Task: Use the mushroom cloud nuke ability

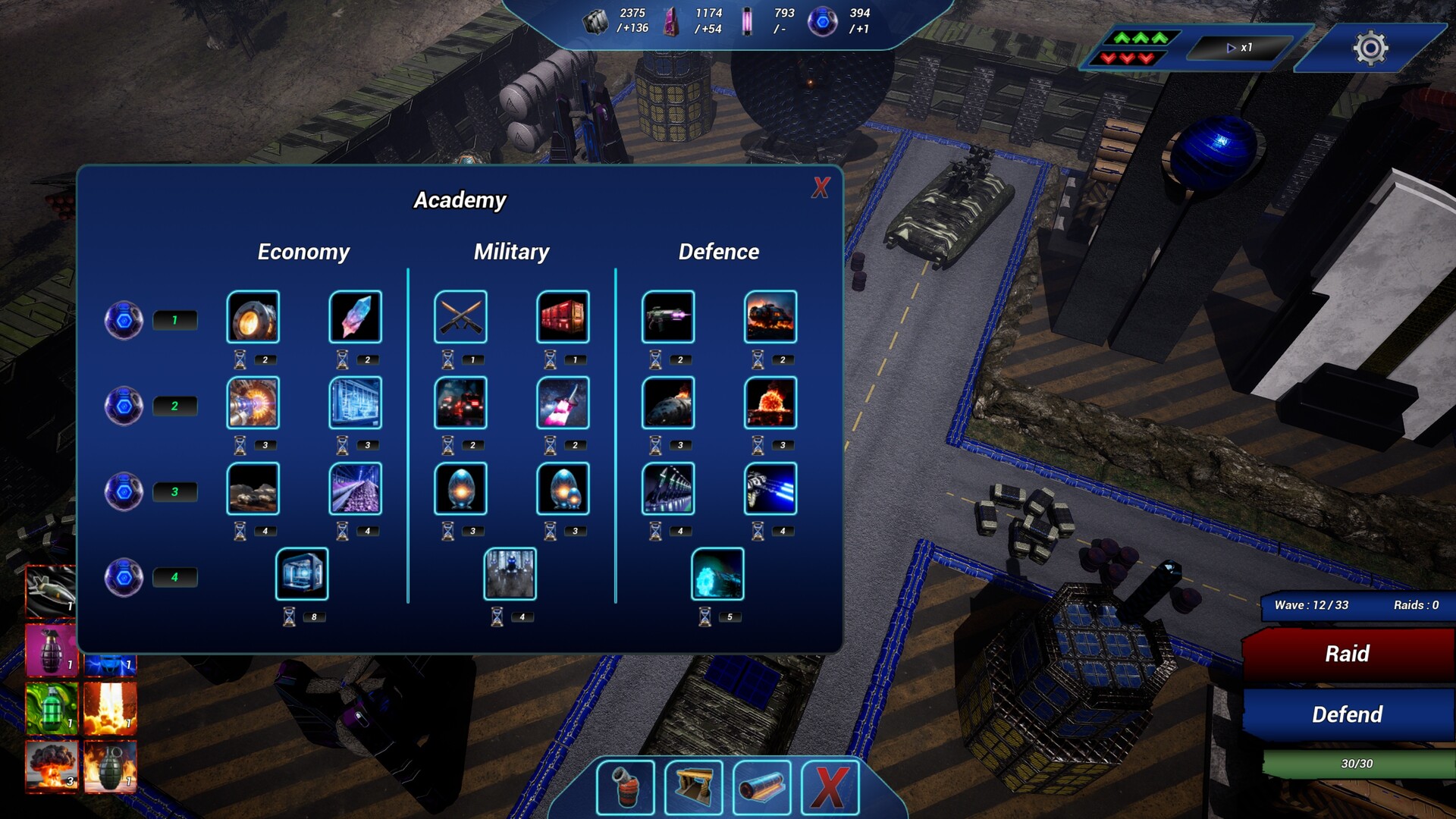Action: point(51,766)
